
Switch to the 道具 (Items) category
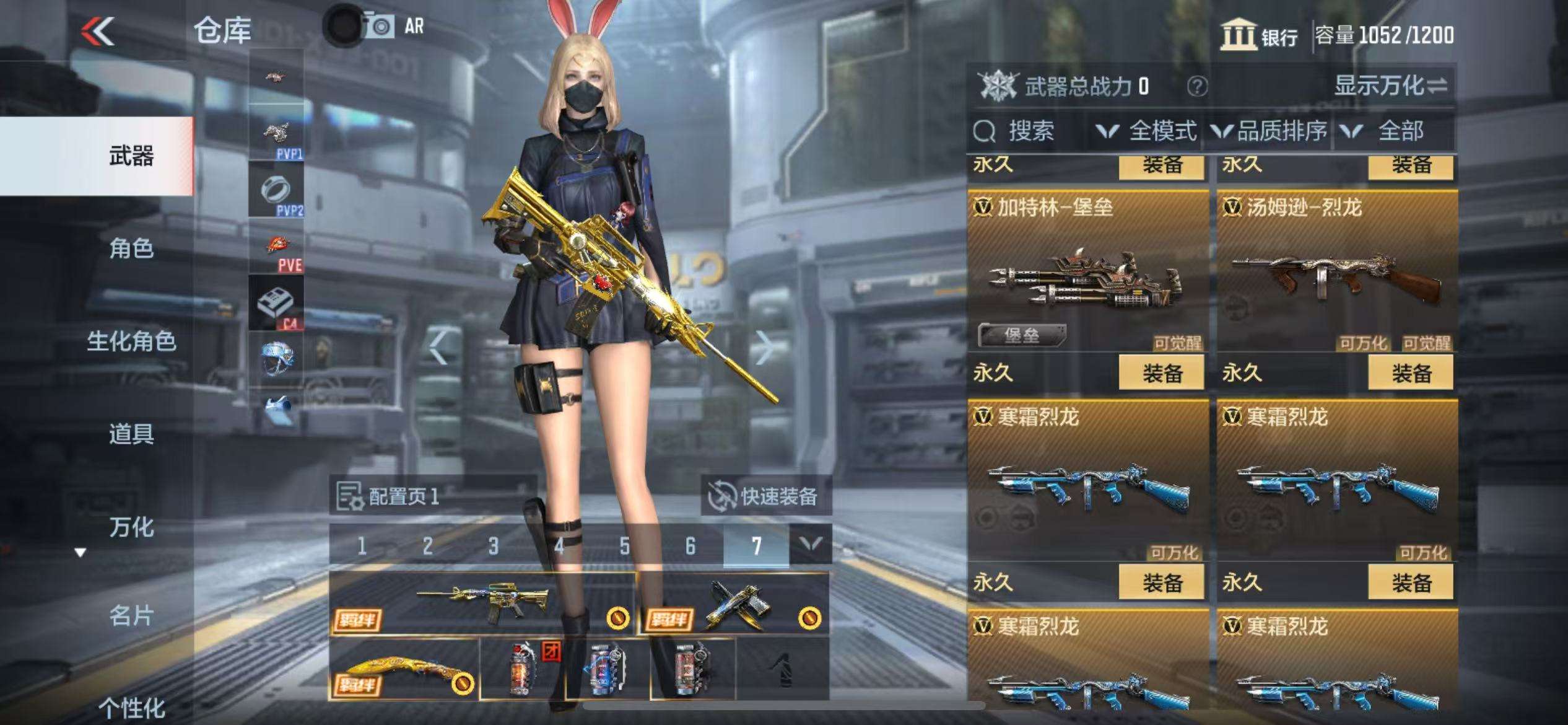click(x=131, y=434)
